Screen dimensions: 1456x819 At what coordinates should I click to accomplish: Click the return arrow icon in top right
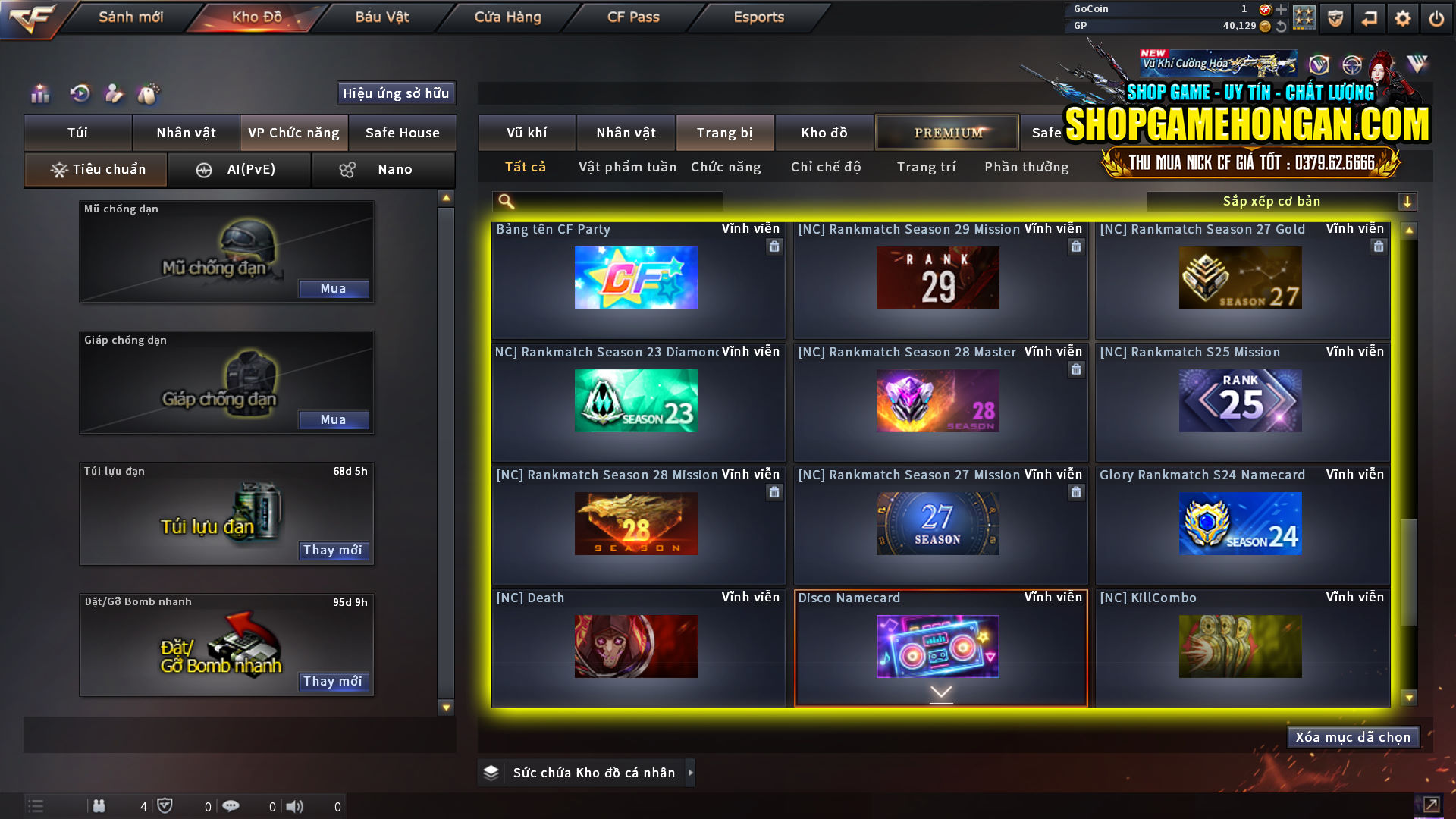[1369, 17]
